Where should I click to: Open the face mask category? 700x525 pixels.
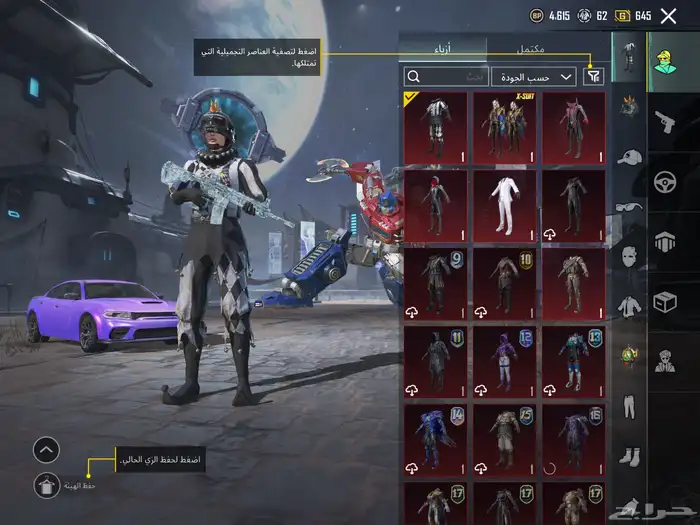click(x=628, y=257)
